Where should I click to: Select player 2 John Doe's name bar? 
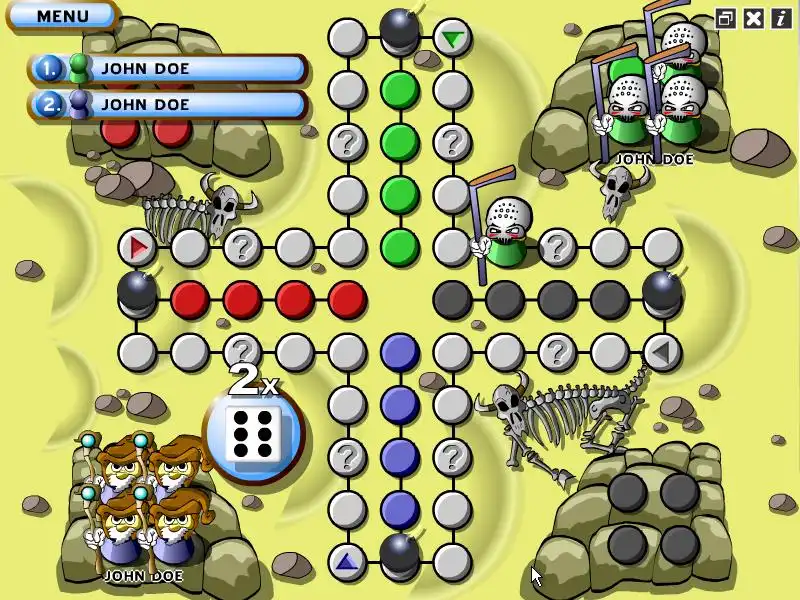[168, 104]
